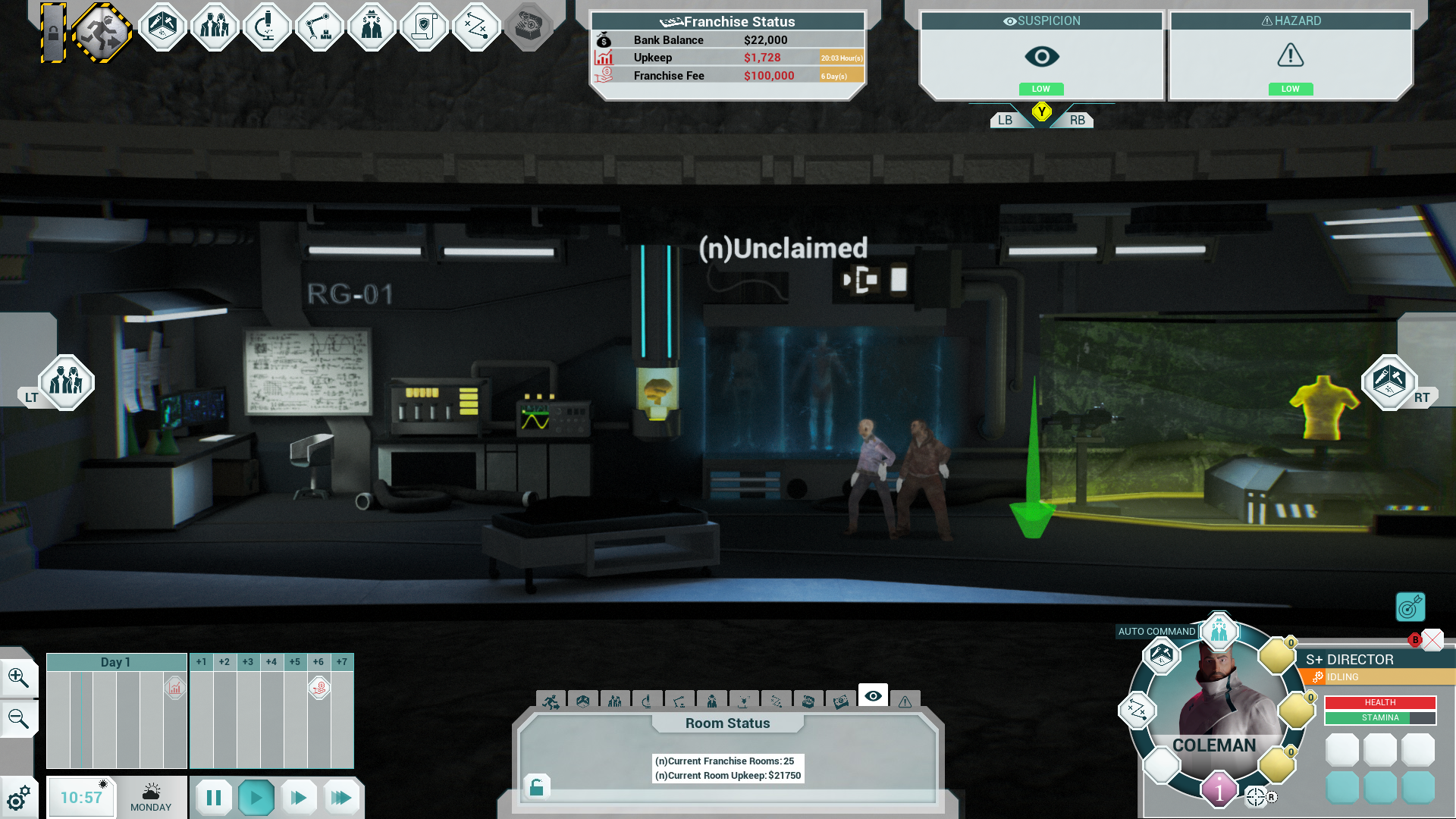Open the staff management icon
The width and height of the screenshot is (1456, 819).
coord(215,27)
